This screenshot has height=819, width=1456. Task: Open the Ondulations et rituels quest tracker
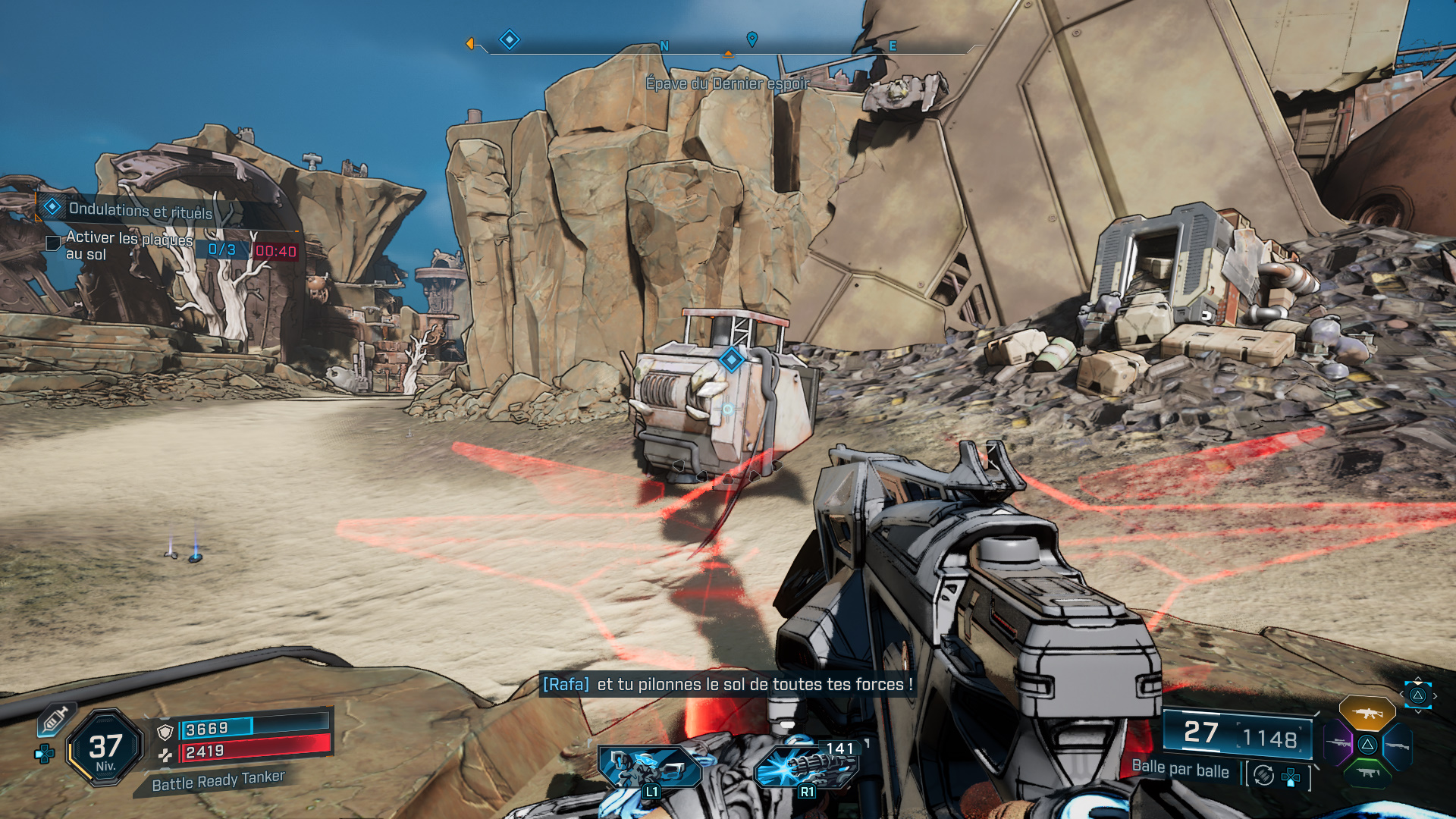click(x=140, y=210)
